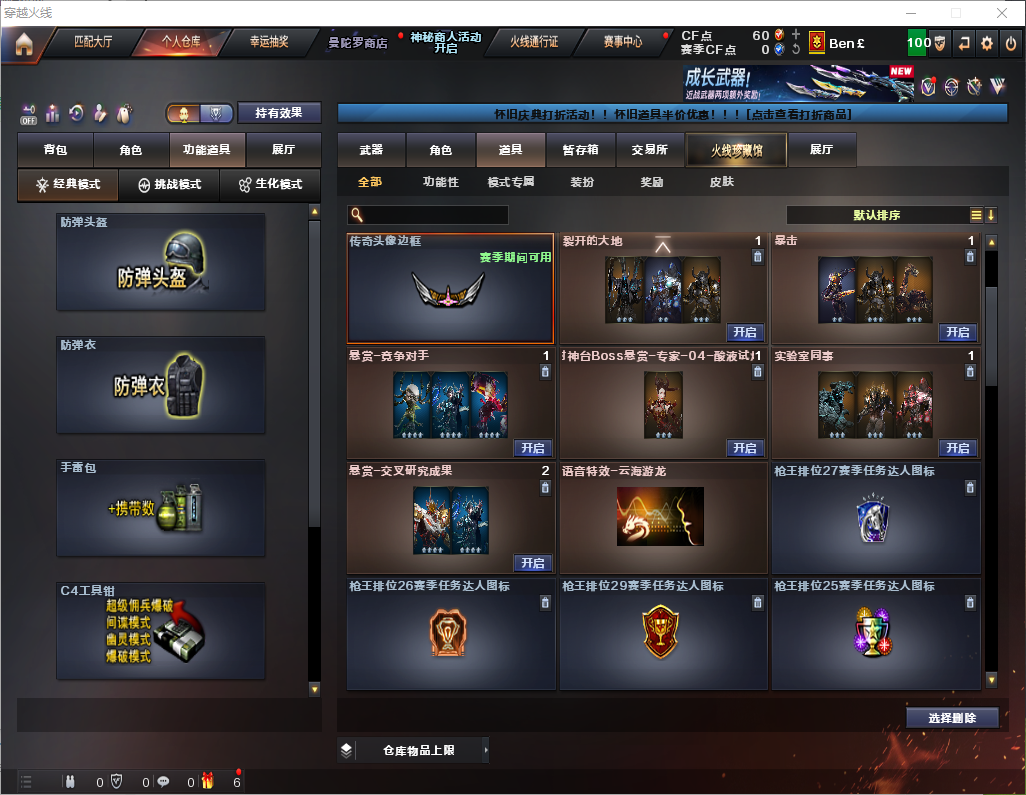Open the 裂开的大地 card pack
1026x795 pixels.
[x=744, y=332]
